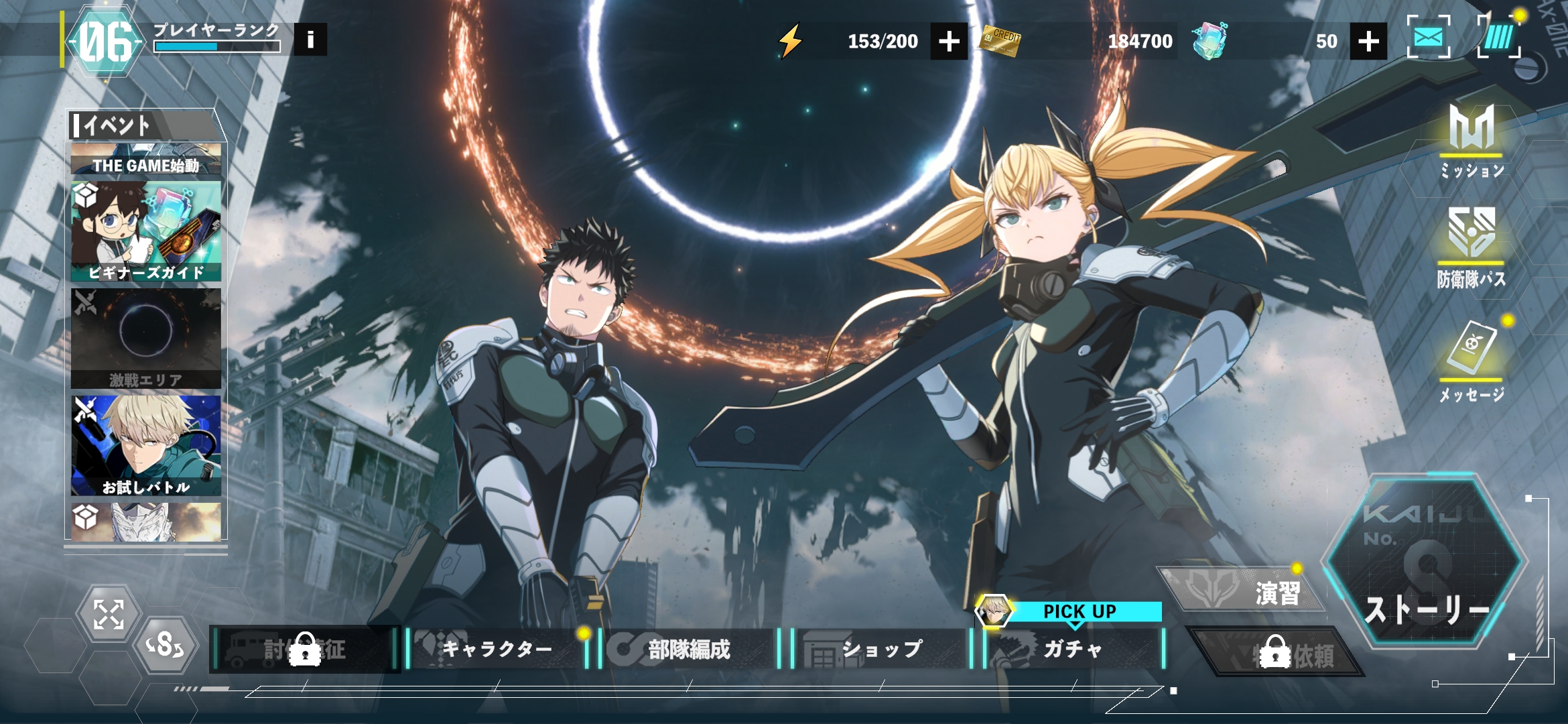Open the メッセージ message phone icon
The image size is (1568, 724).
(1472, 361)
